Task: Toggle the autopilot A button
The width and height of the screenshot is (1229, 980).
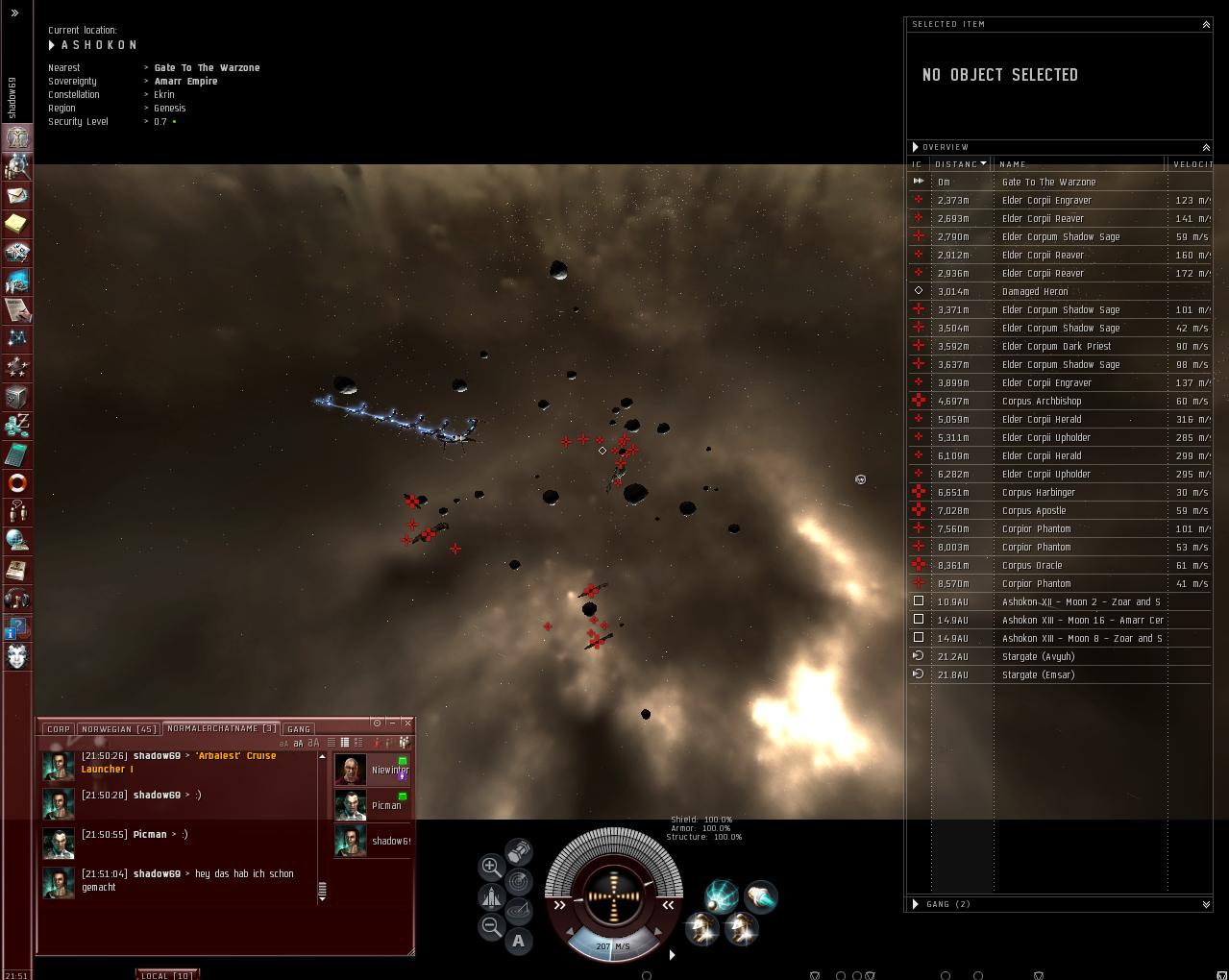Action: (519, 941)
